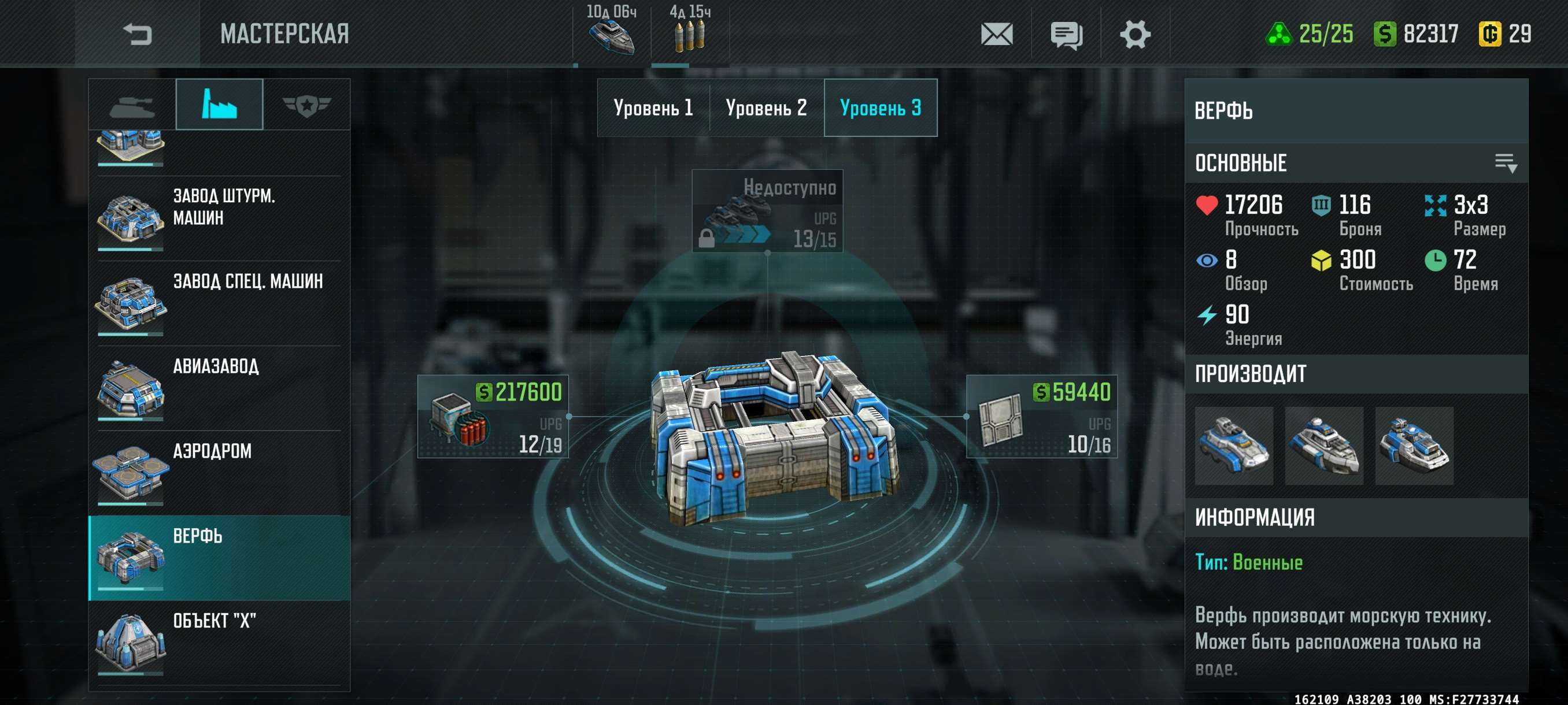Switch to the star wings badge tab
The height and width of the screenshot is (705, 1568).
click(x=306, y=106)
